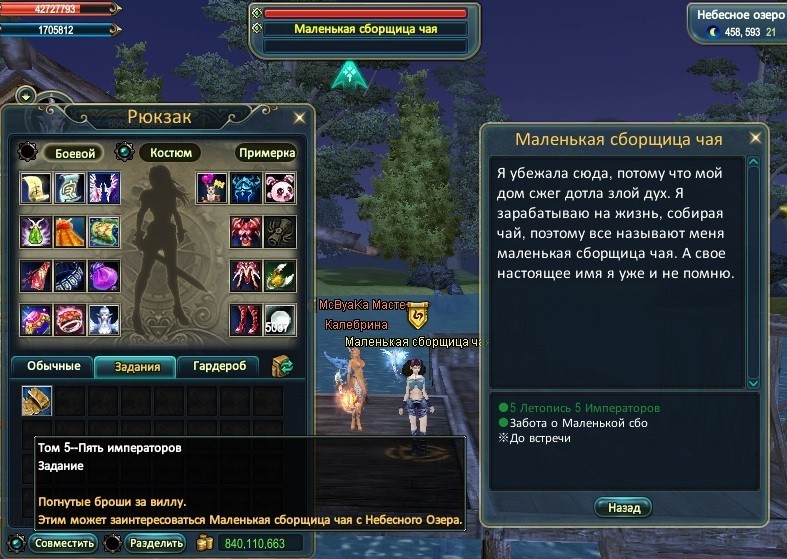
Task: Click the backpack sort icon with green arrows
Action: (x=282, y=367)
